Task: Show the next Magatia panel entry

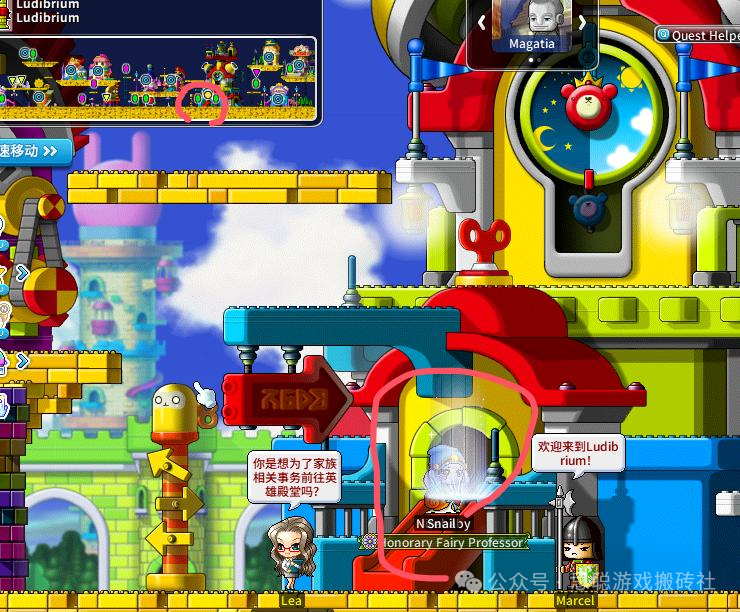Action: coord(581,21)
